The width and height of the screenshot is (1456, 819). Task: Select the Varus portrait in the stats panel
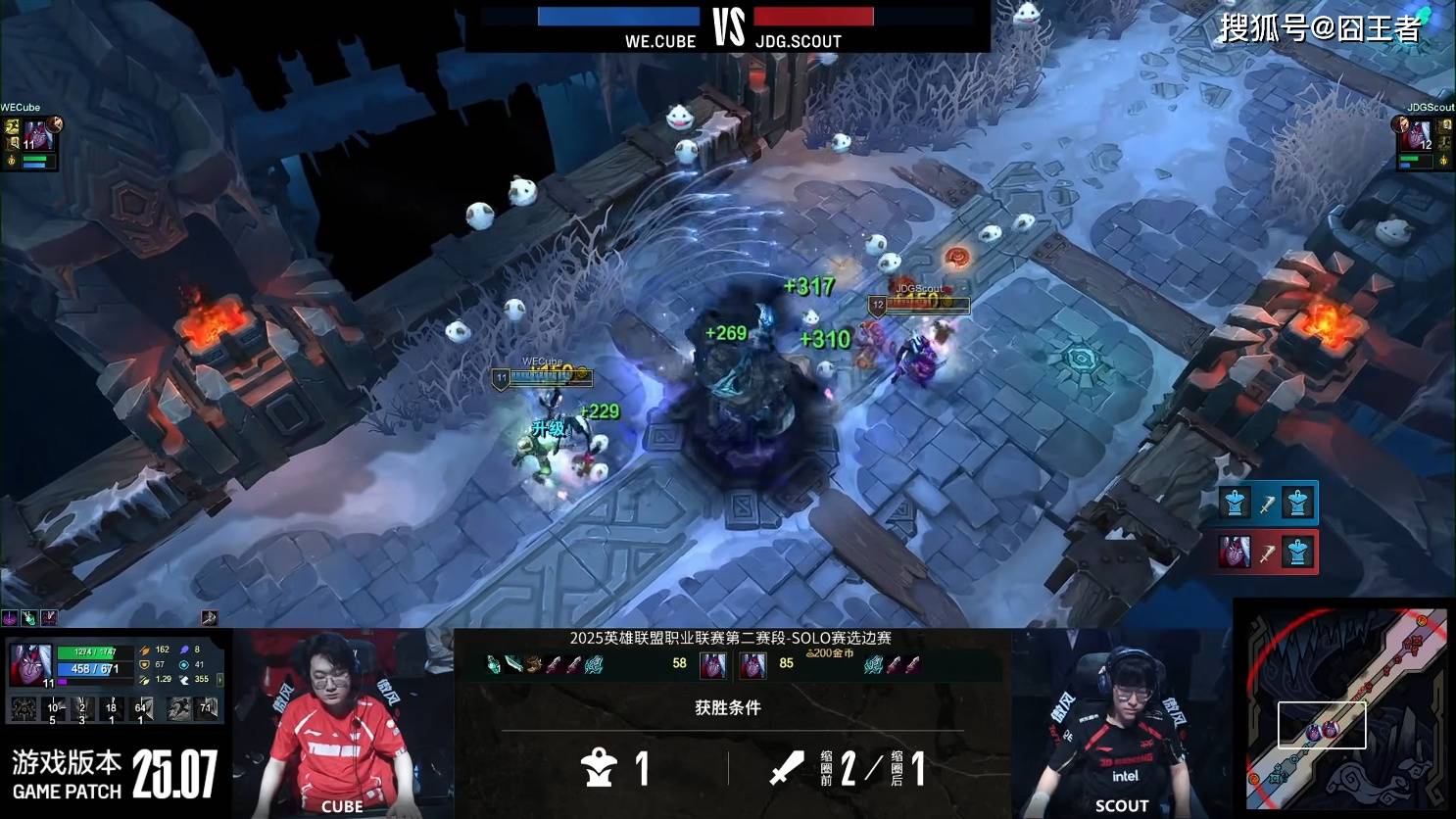coord(28,663)
